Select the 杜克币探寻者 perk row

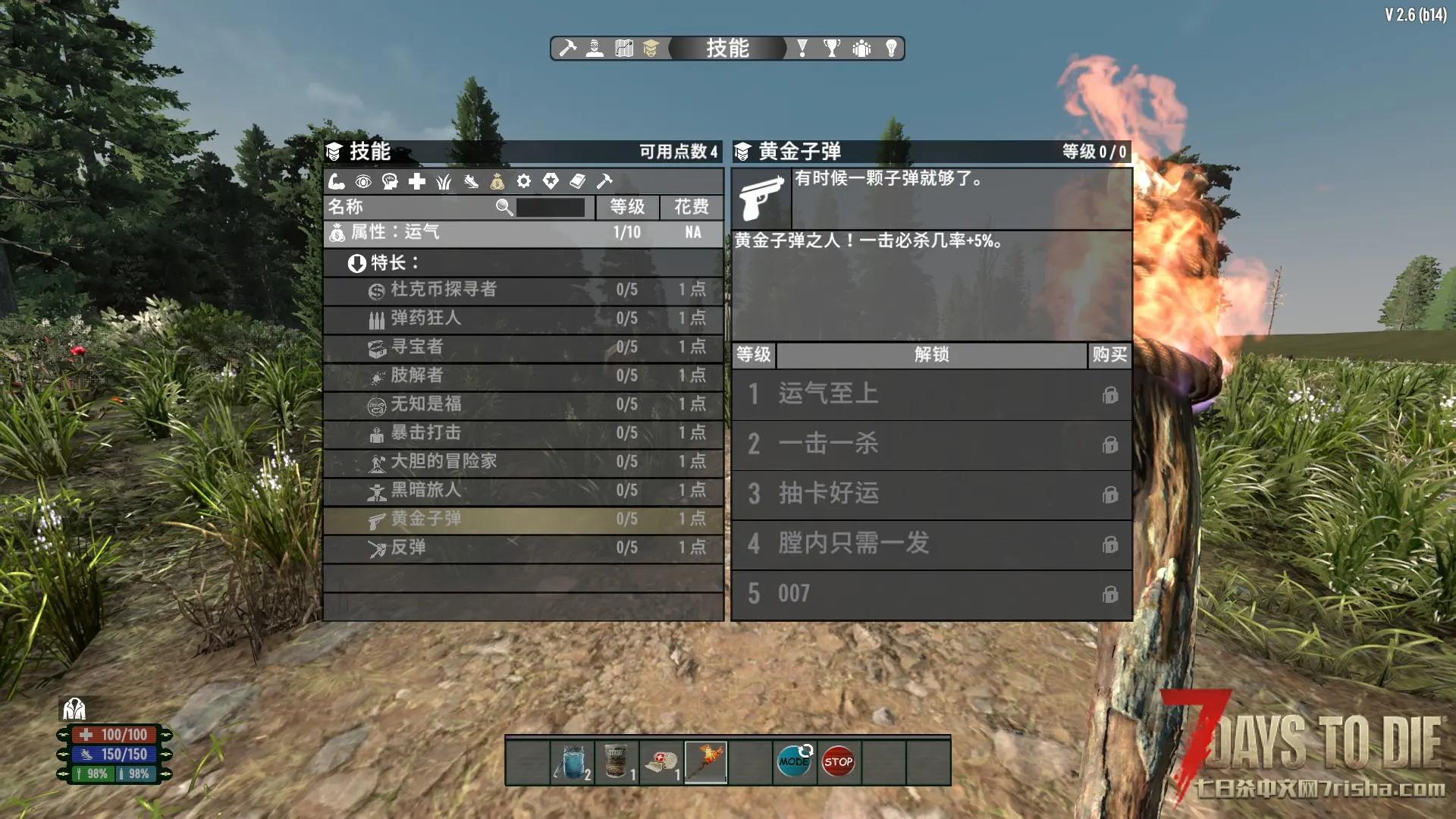pos(523,290)
